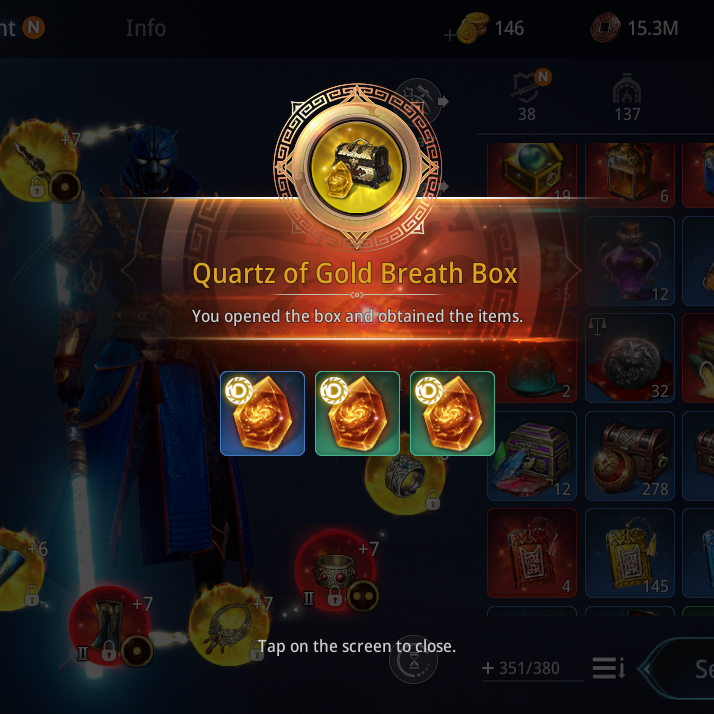Image resolution: width=714 pixels, height=714 pixels.
Task: Select the blue-backed Quartz of Gold Breath reward
Action: (x=262, y=413)
